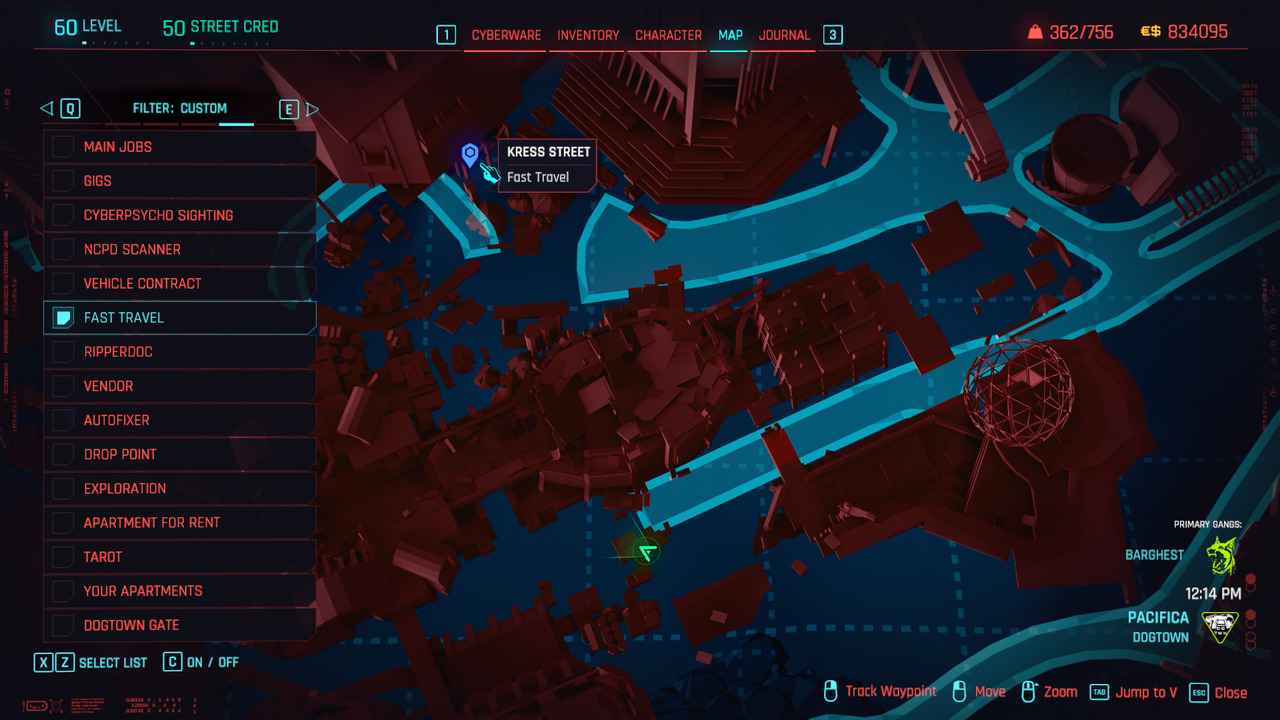Enable the Cyberpsycho Sighting filter
This screenshot has width=1280, height=720.
coord(63,215)
